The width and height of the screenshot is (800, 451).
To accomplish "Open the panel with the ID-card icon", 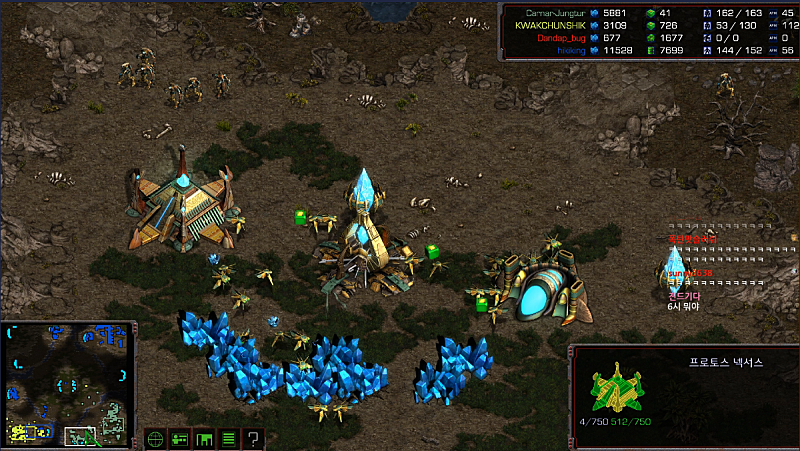I will pos(180,438).
